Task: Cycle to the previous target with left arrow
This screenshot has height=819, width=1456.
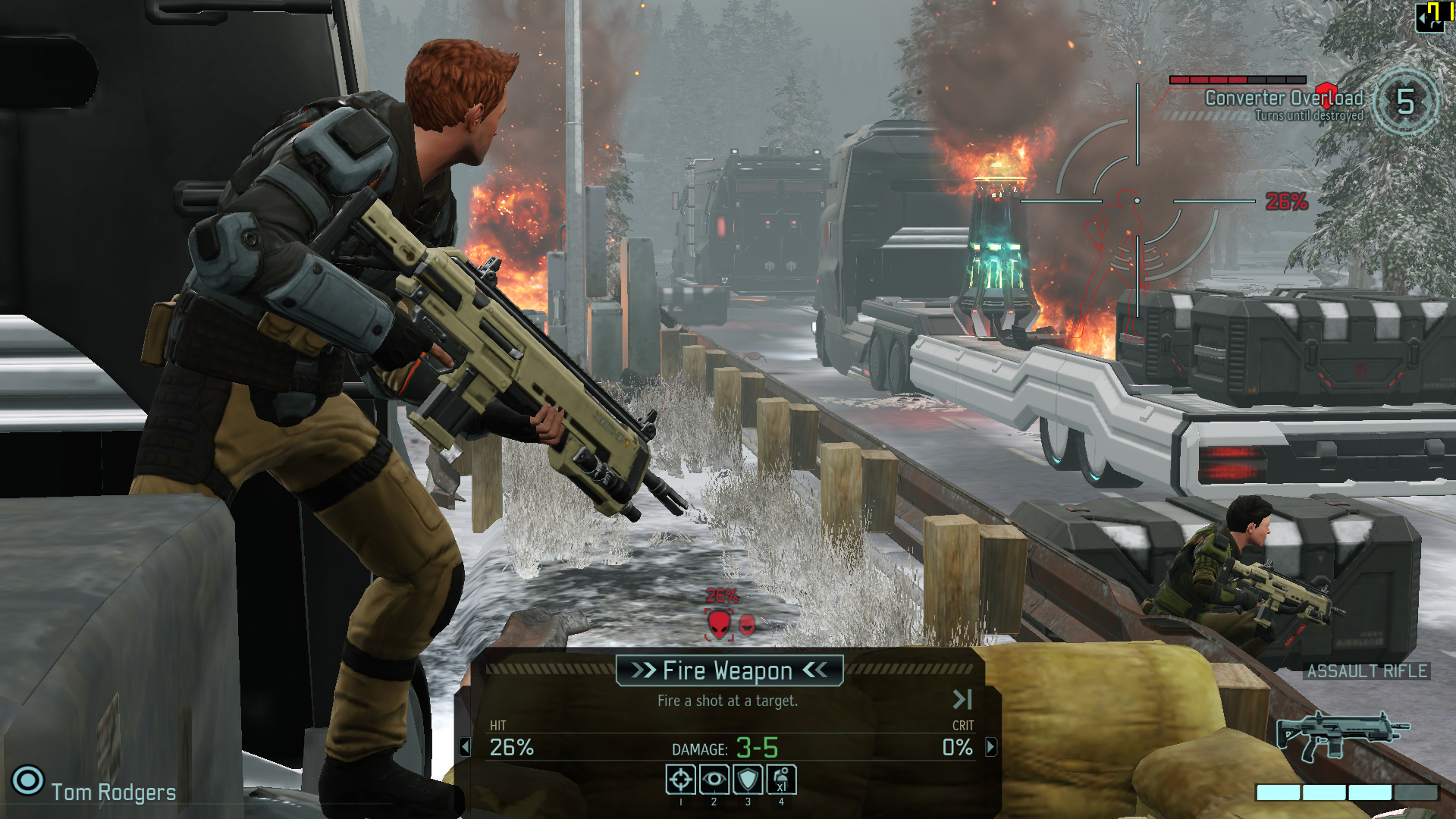Action: click(x=465, y=747)
